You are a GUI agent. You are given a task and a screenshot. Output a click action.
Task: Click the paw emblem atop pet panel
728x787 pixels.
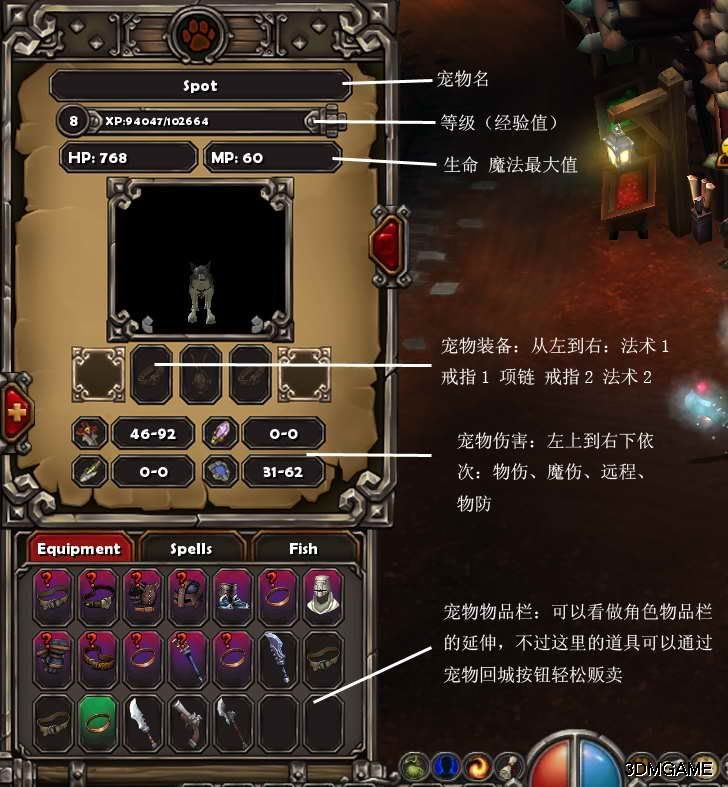pos(200,33)
